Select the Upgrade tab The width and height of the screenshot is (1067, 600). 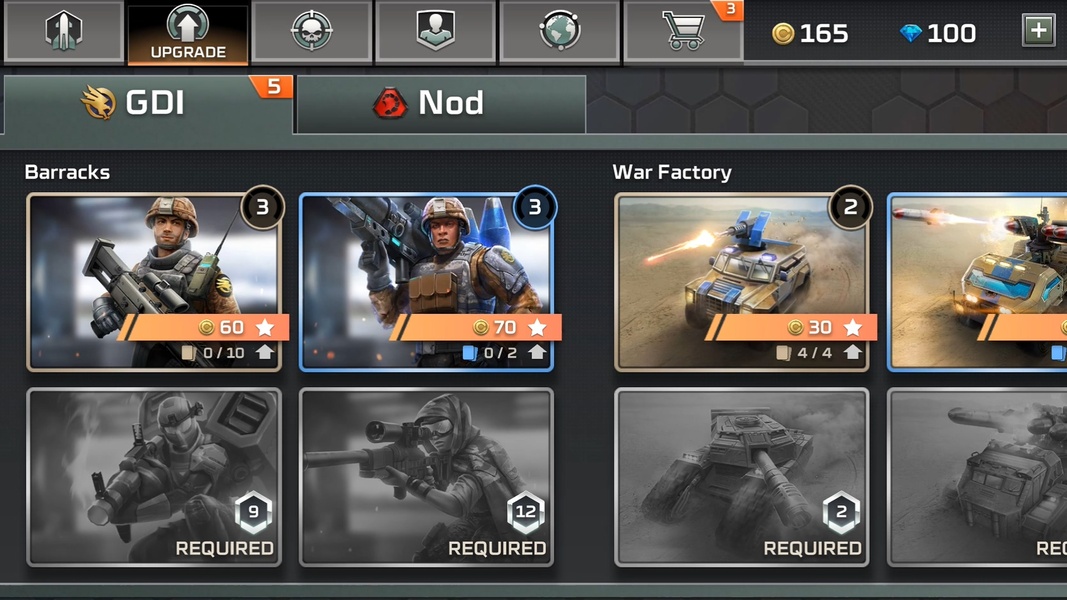point(188,33)
